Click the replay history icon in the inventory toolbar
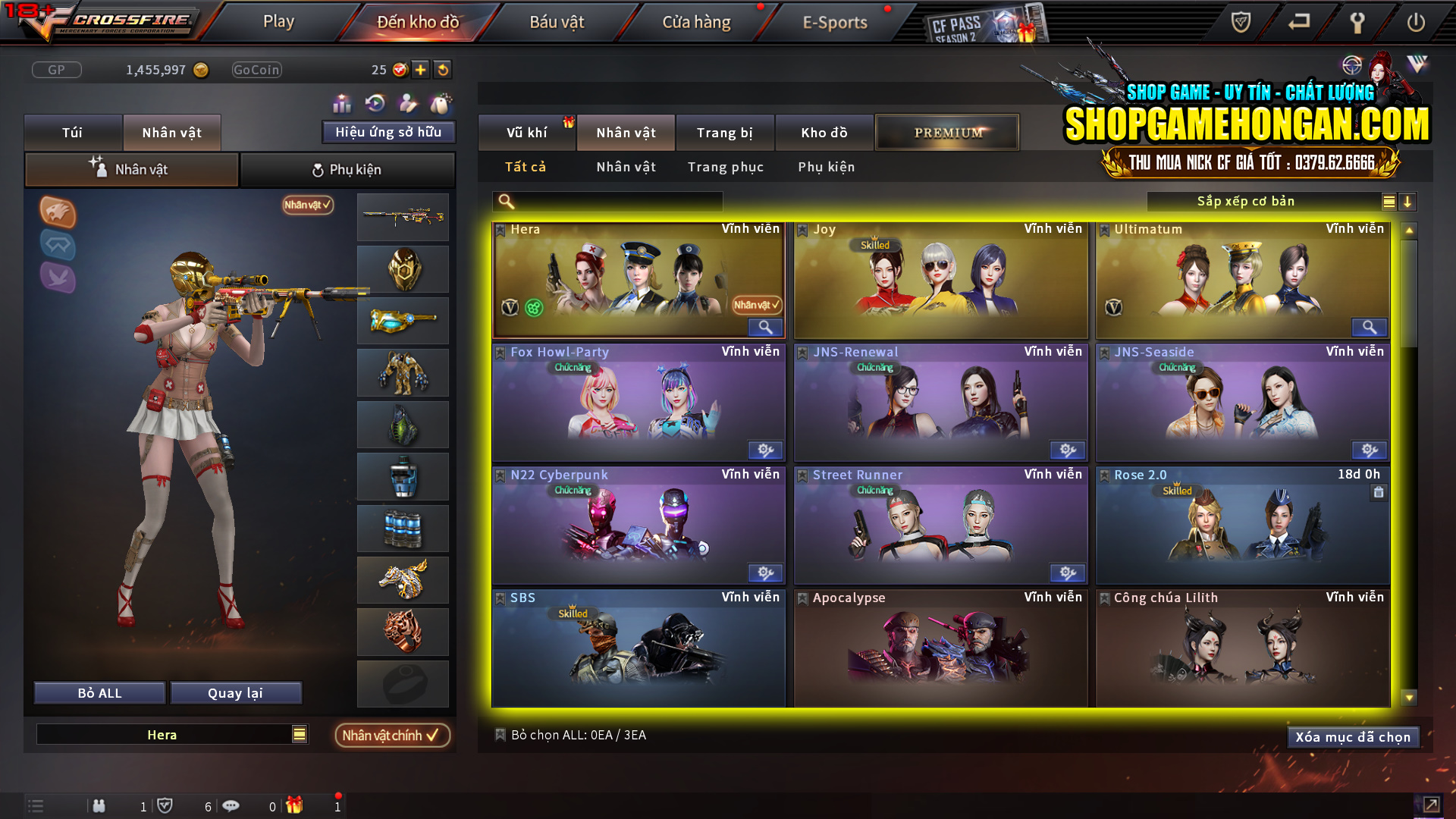 click(x=375, y=102)
